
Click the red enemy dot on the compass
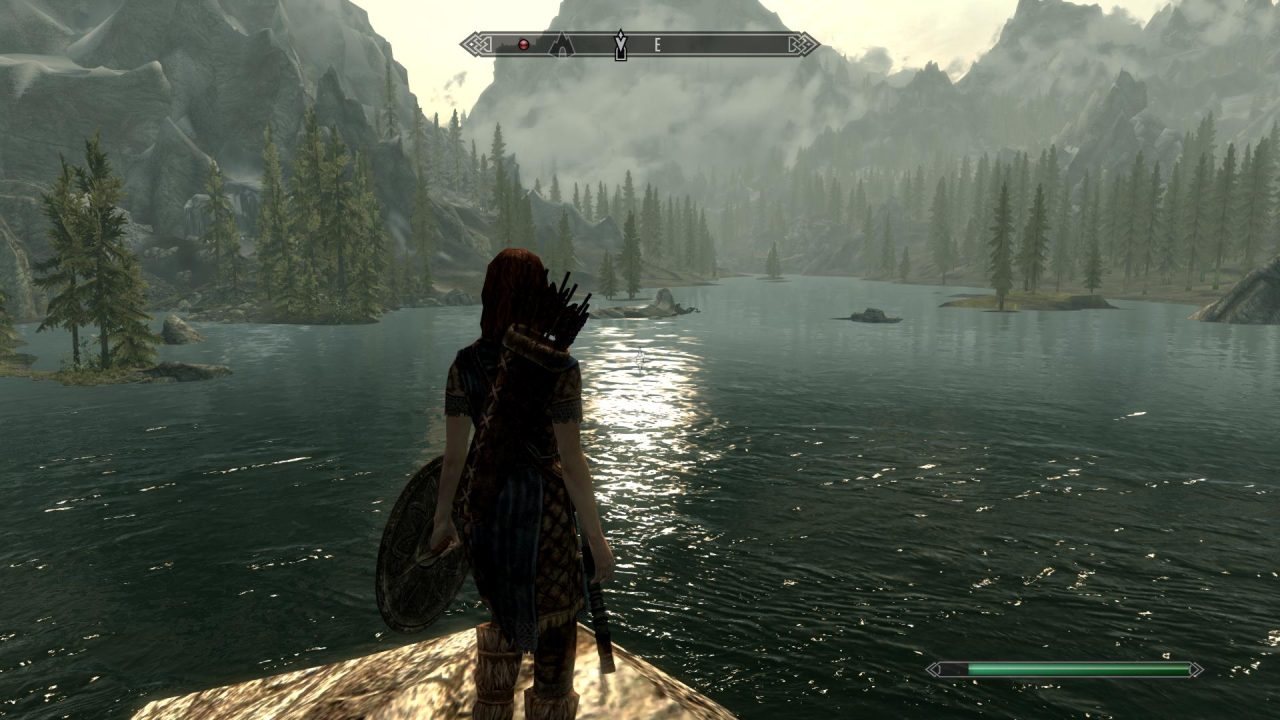(522, 44)
